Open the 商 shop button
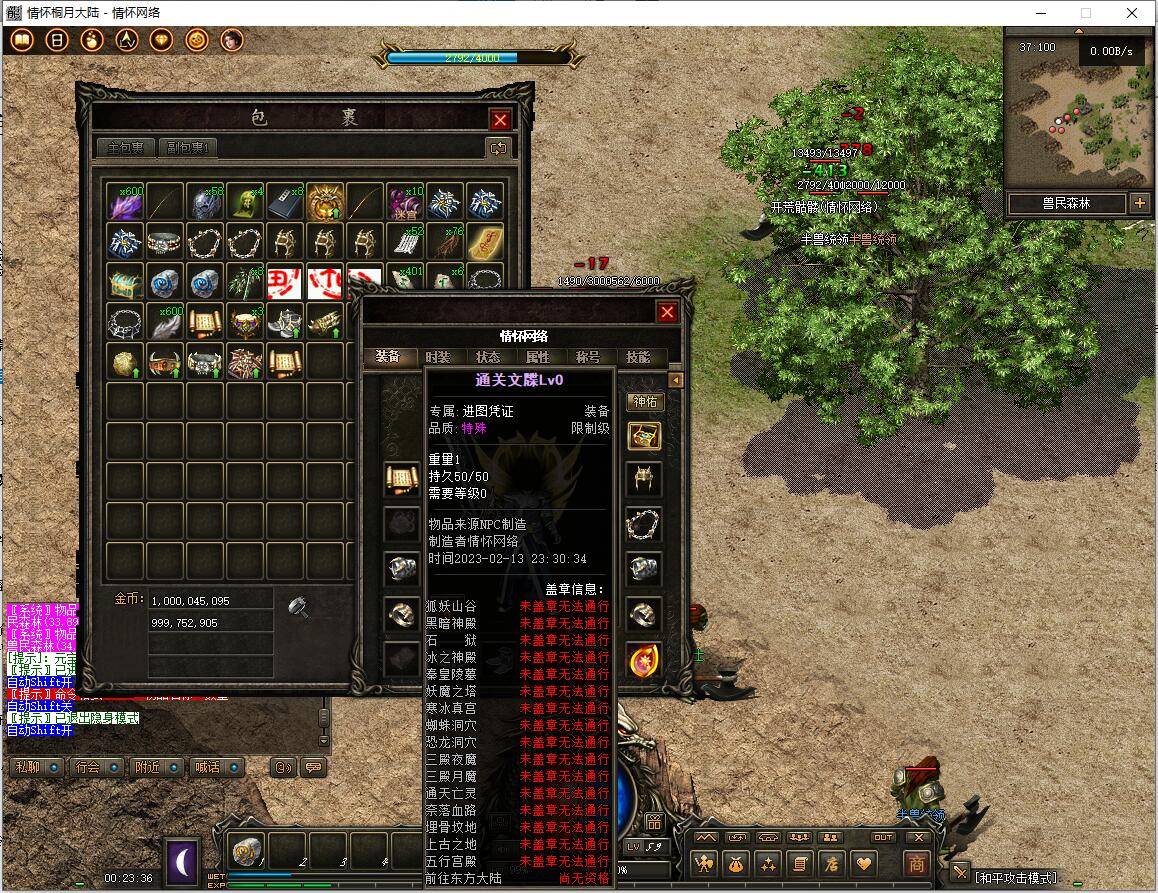This screenshot has height=893, width=1158. 916,863
